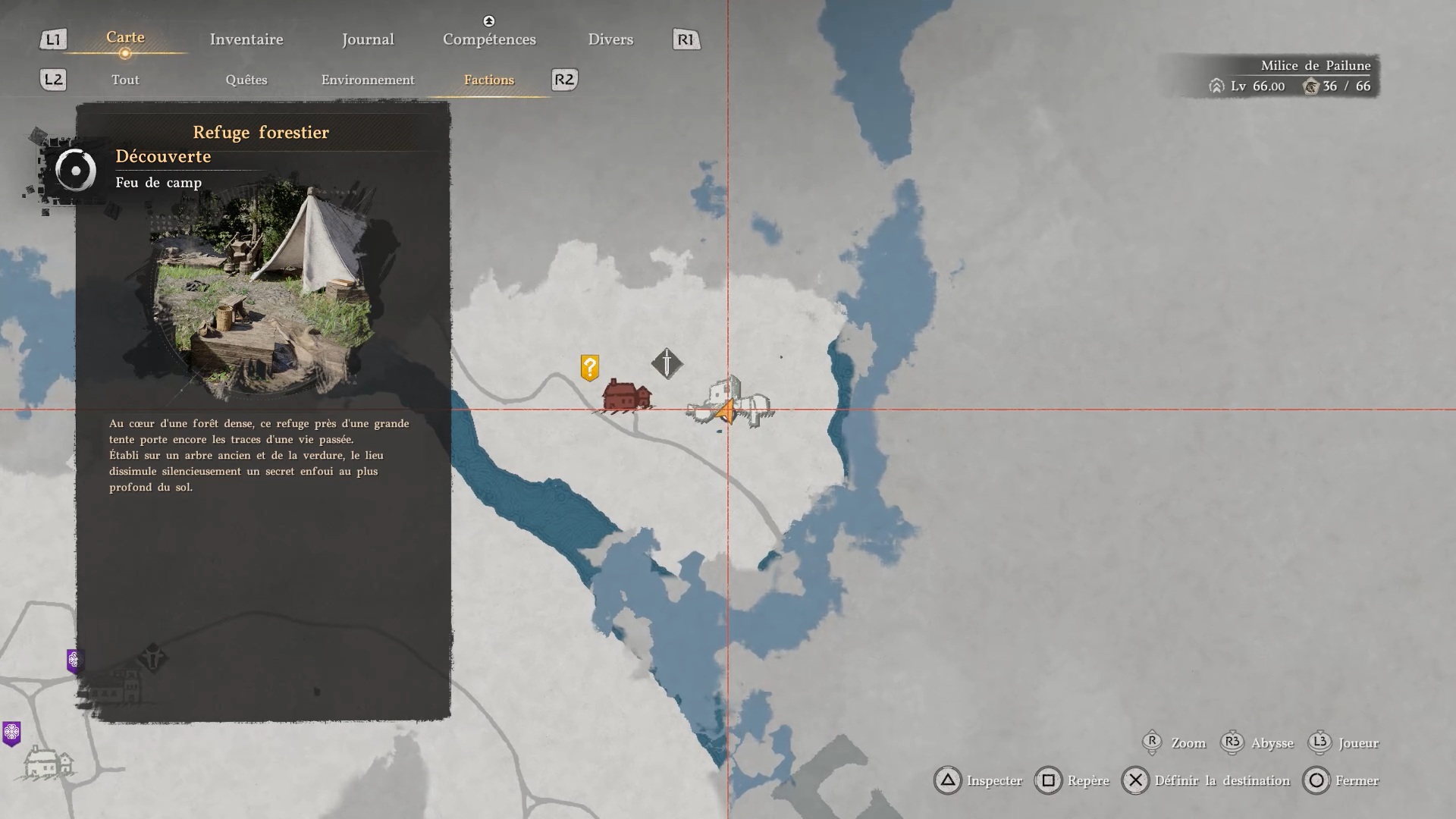
Task: Show the Compétences tab
Action: (x=489, y=39)
